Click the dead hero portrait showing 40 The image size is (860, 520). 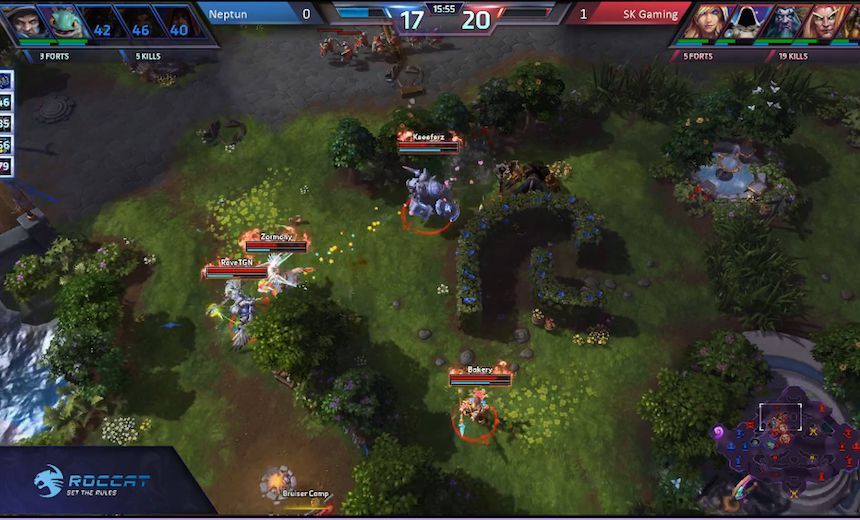click(x=177, y=22)
